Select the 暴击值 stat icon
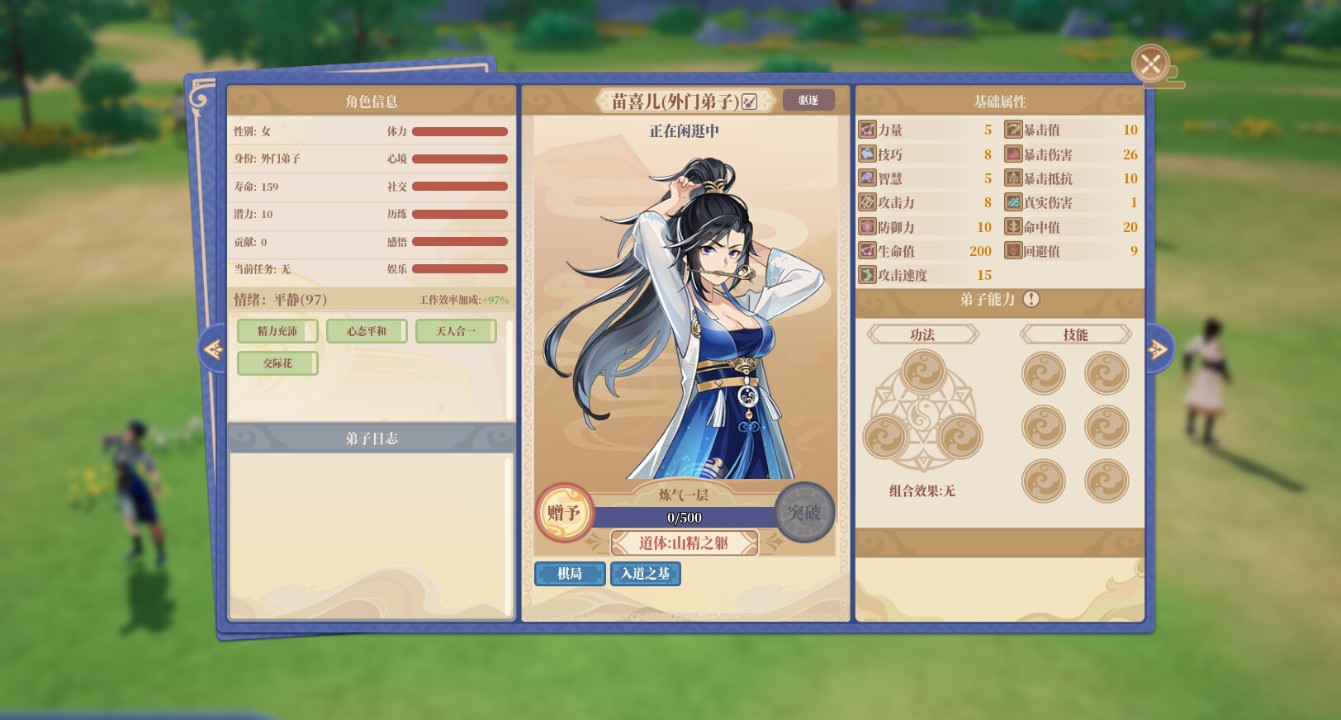 pos(1014,128)
